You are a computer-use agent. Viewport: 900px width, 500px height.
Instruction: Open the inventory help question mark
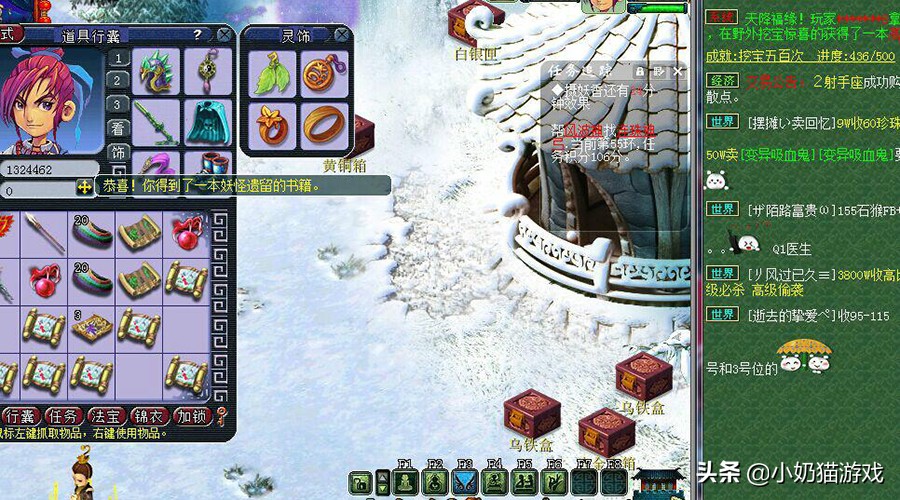[x=197, y=35]
